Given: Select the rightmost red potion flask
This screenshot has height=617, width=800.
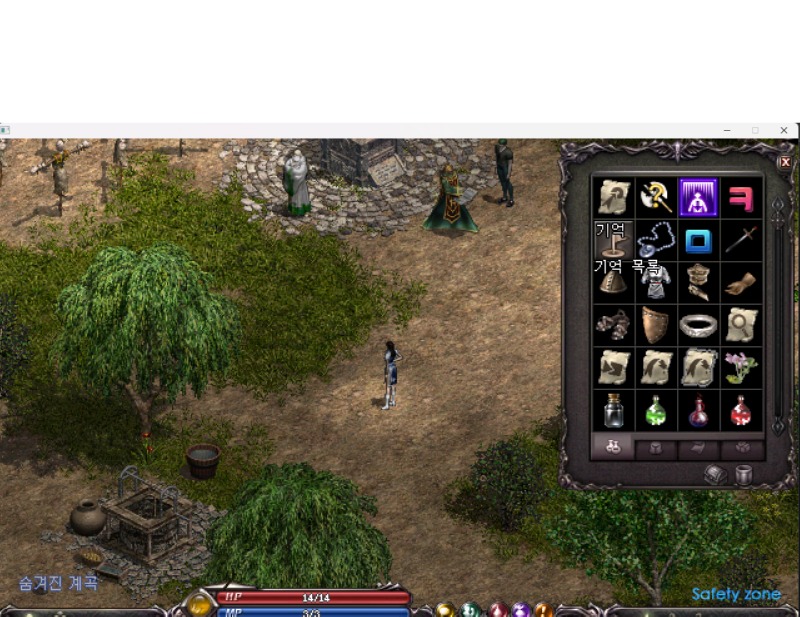Looking at the screenshot, I should pyautogui.click(x=741, y=410).
